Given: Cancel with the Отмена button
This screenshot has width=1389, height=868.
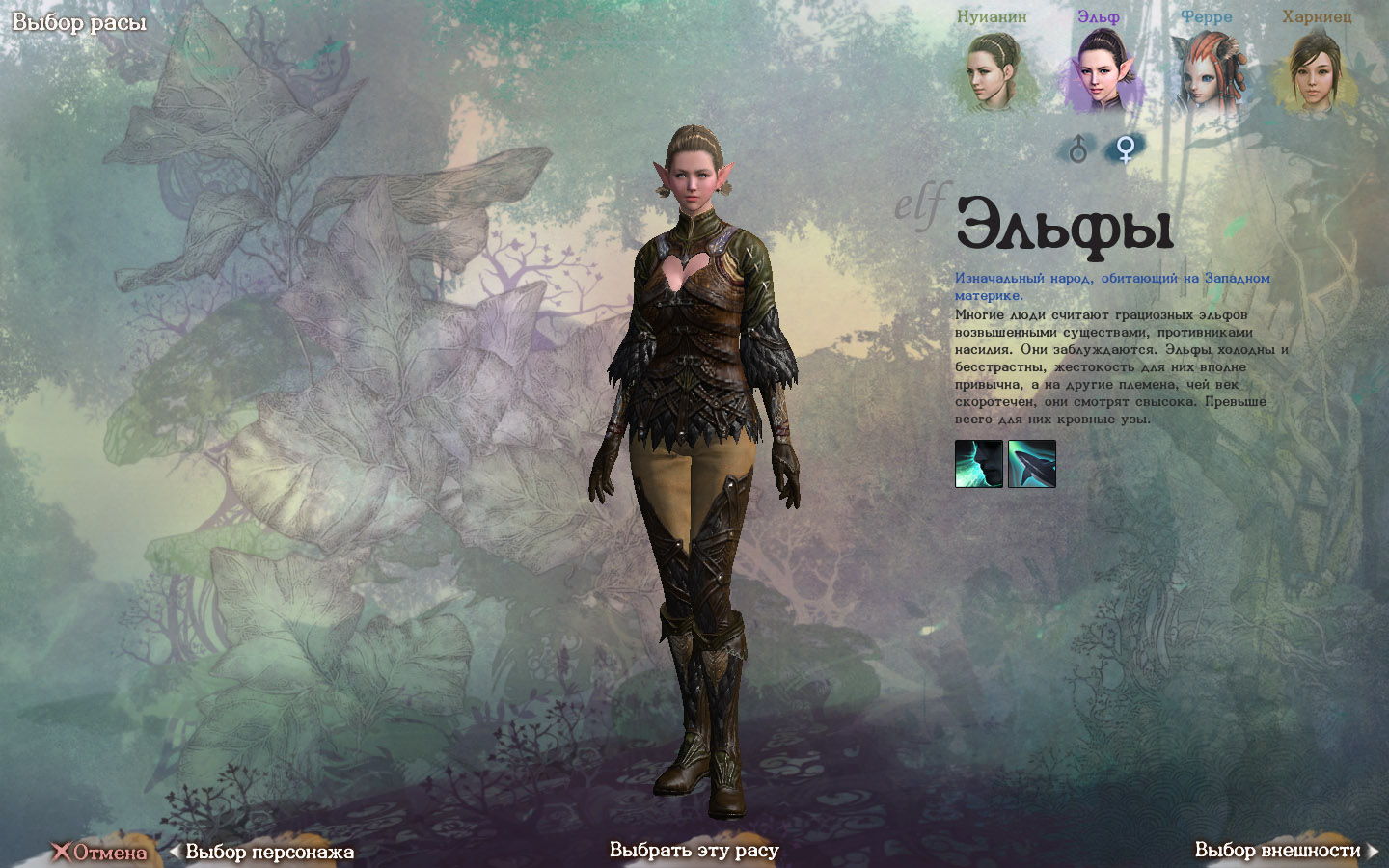Looking at the screenshot, I should 100,852.
